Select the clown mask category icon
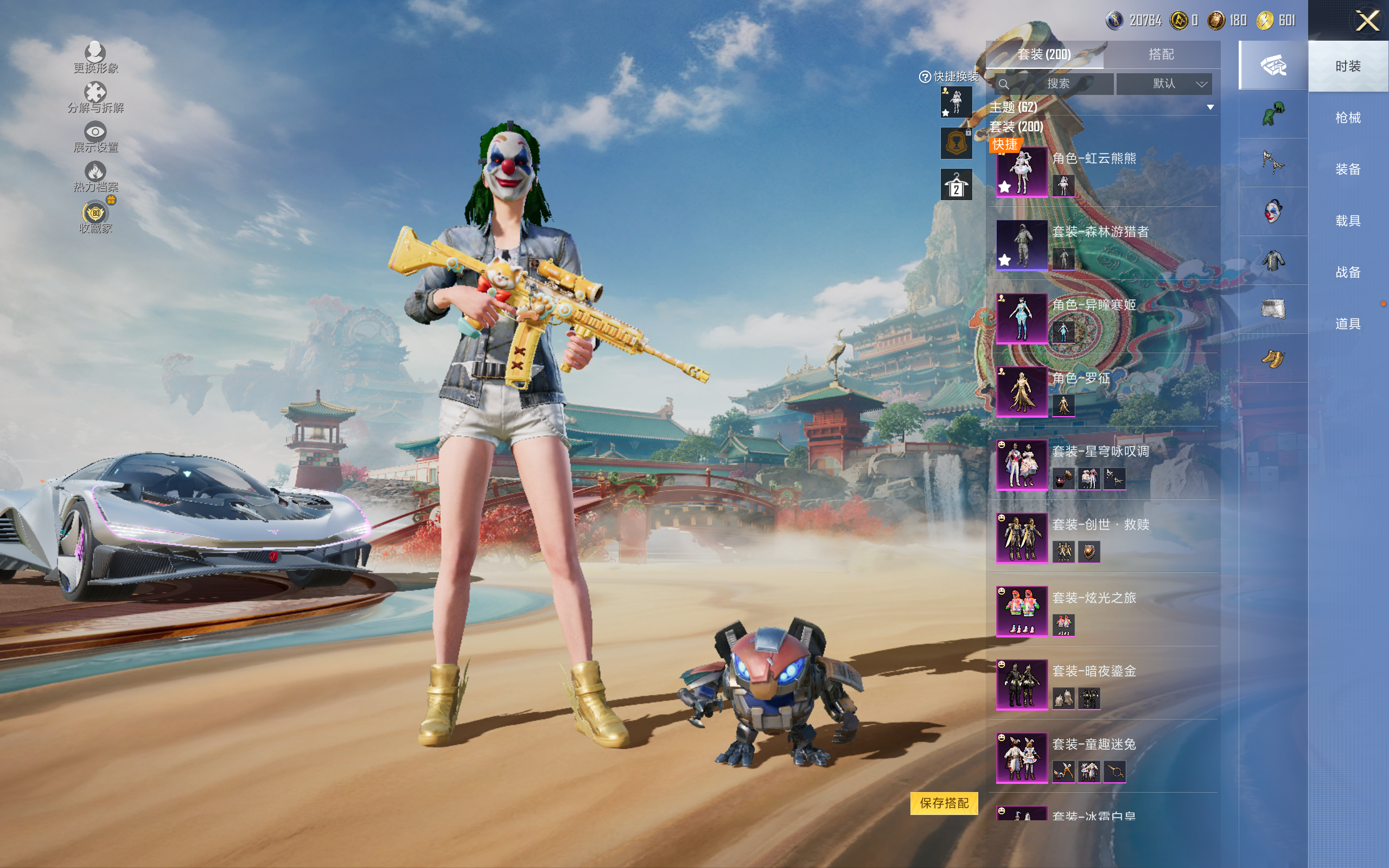 point(1272,211)
